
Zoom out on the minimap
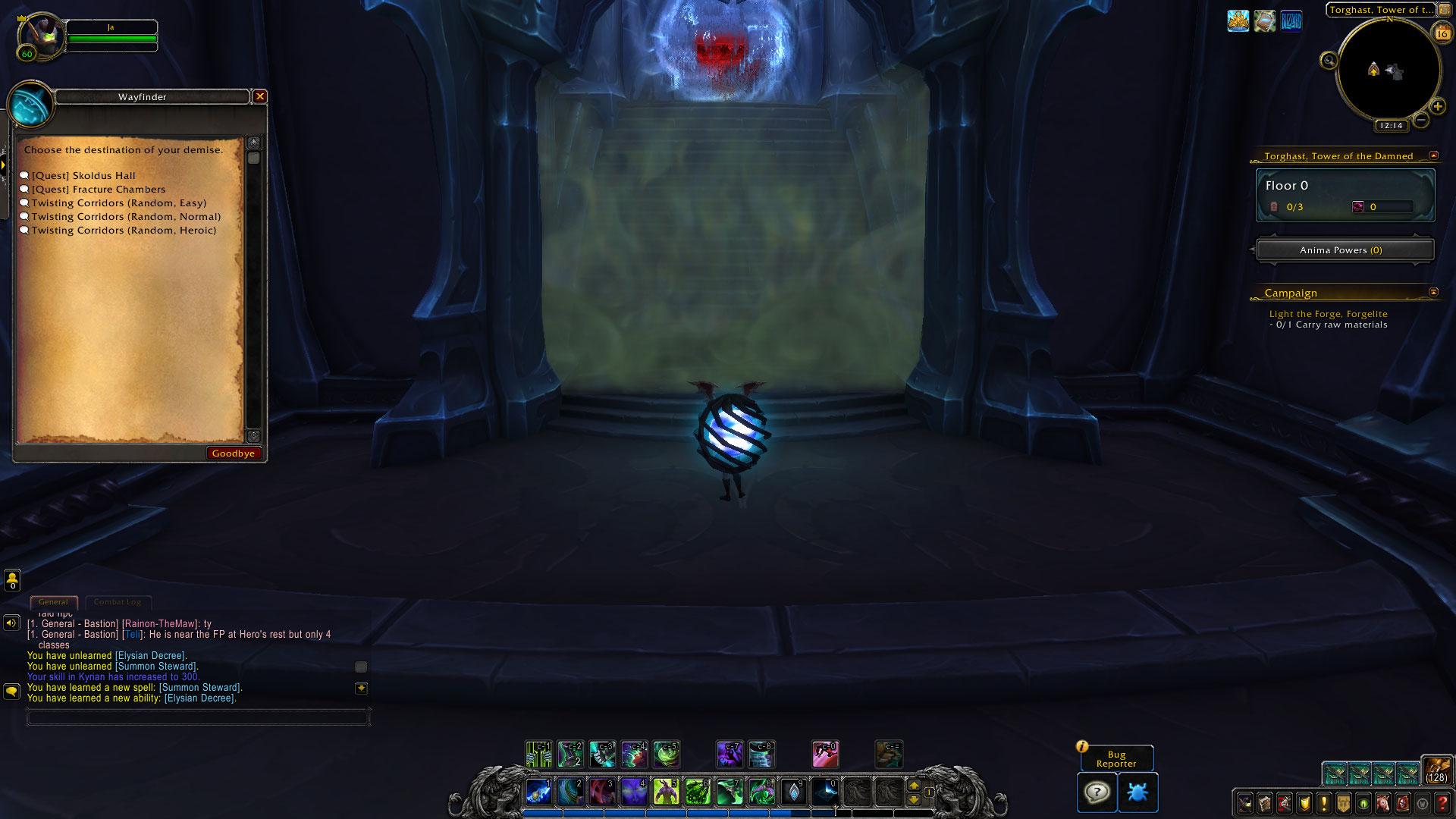[1421, 120]
